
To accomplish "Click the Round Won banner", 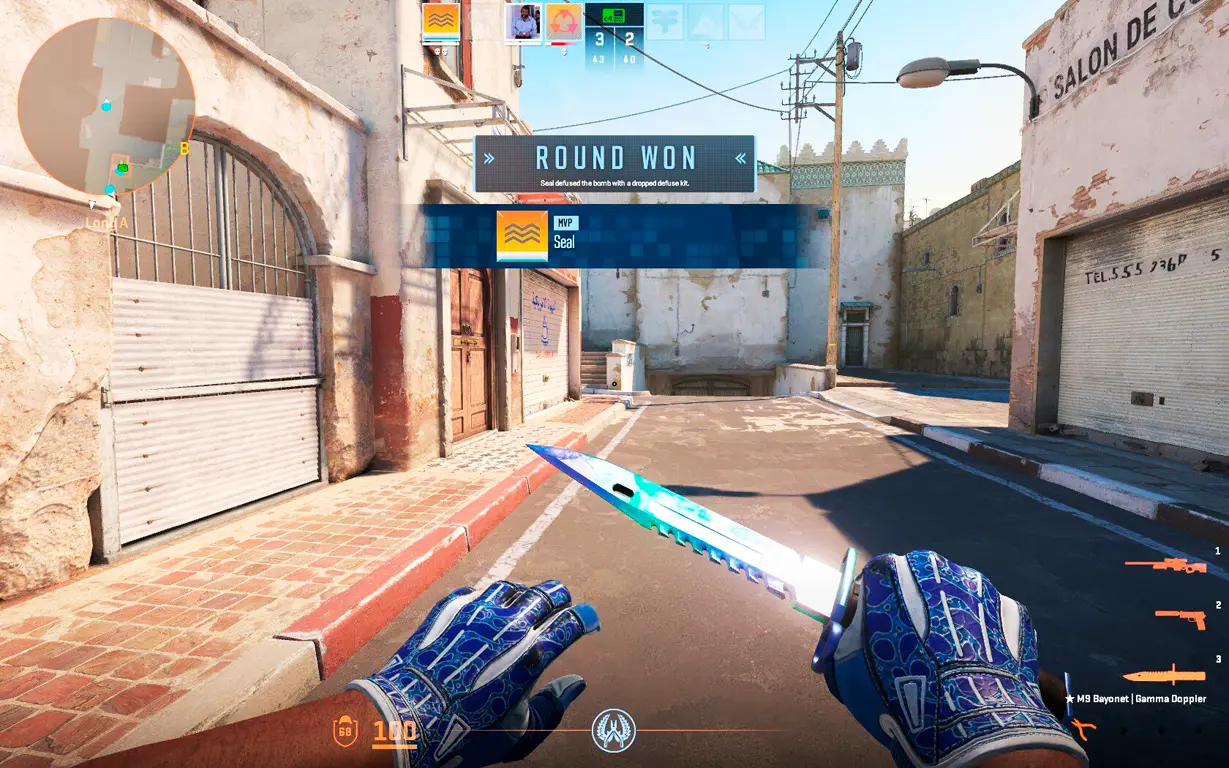I will click(x=614, y=163).
